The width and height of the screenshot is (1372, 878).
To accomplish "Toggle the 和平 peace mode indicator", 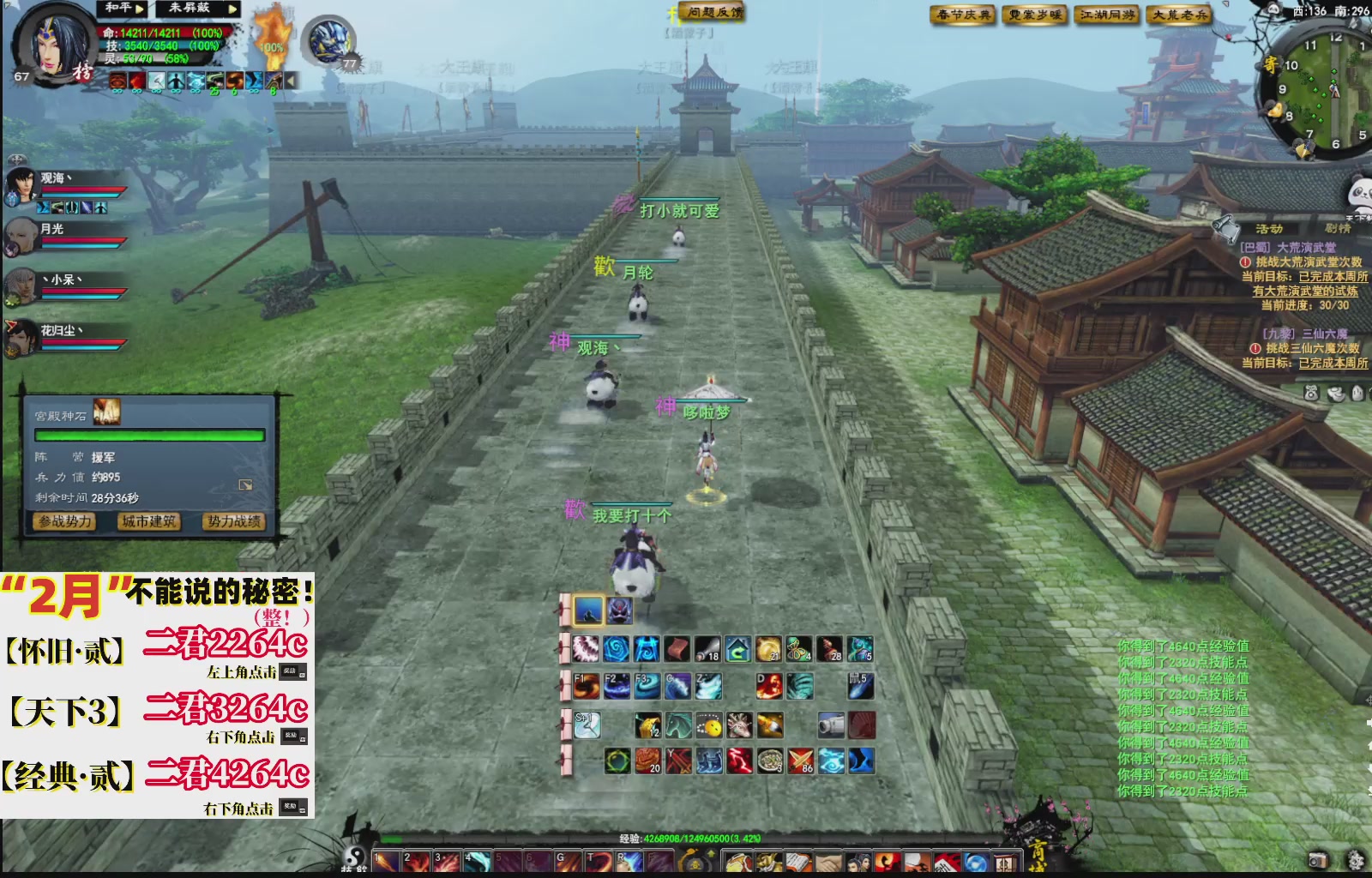I will [117, 9].
